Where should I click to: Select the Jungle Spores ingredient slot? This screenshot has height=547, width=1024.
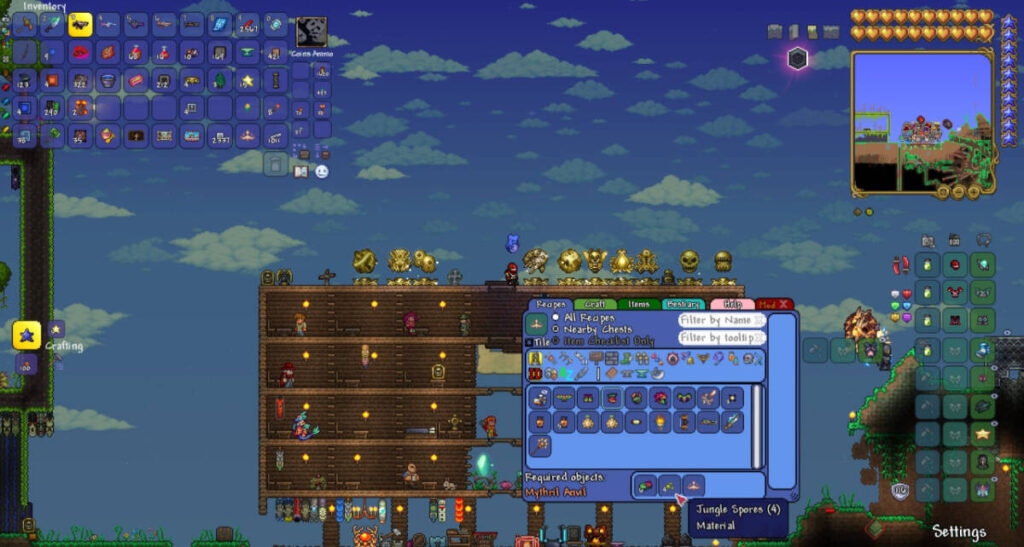point(669,486)
